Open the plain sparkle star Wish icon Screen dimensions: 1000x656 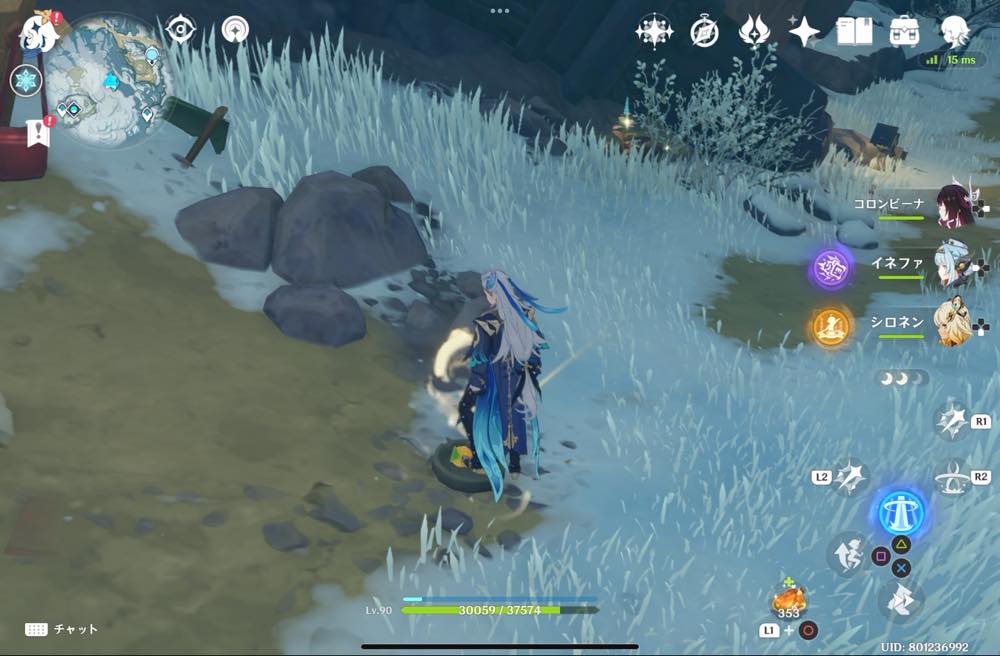(x=804, y=32)
